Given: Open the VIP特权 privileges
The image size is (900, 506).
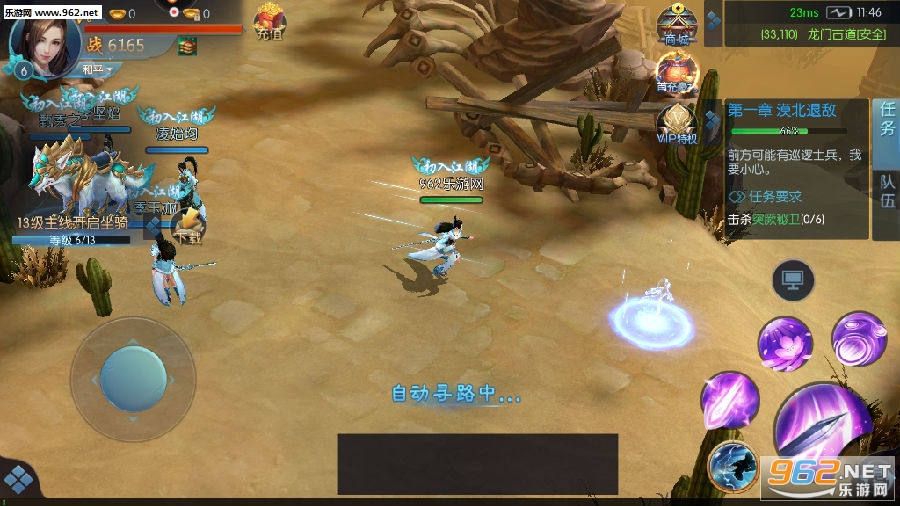Looking at the screenshot, I should (x=677, y=124).
